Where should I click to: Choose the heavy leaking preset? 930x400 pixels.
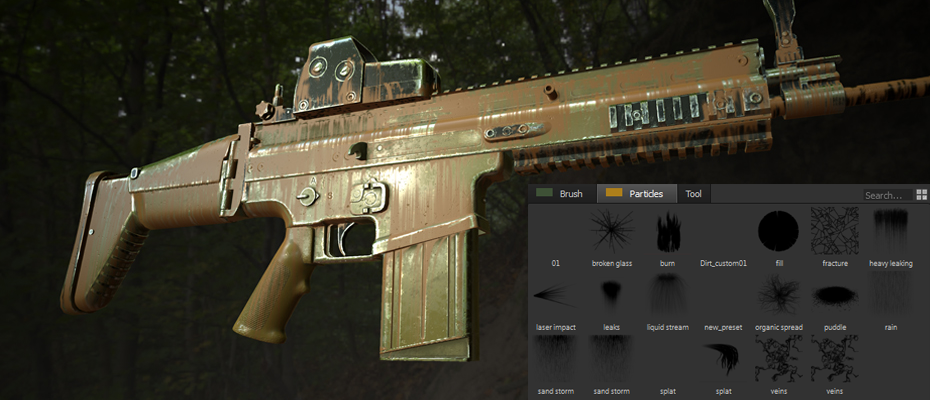click(890, 232)
